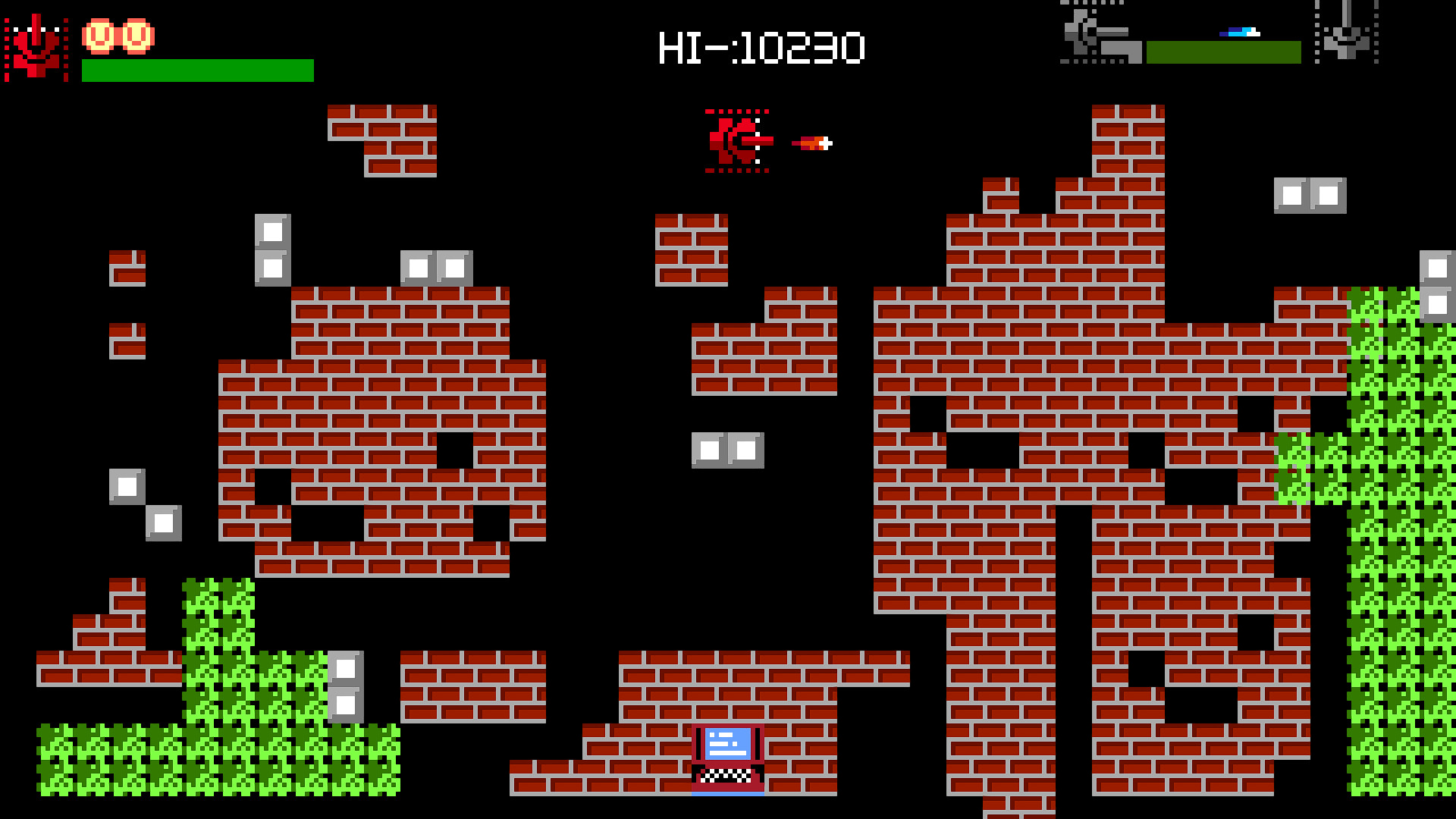Click the first coin life icon
1456x819 pixels.
pos(99,34)
